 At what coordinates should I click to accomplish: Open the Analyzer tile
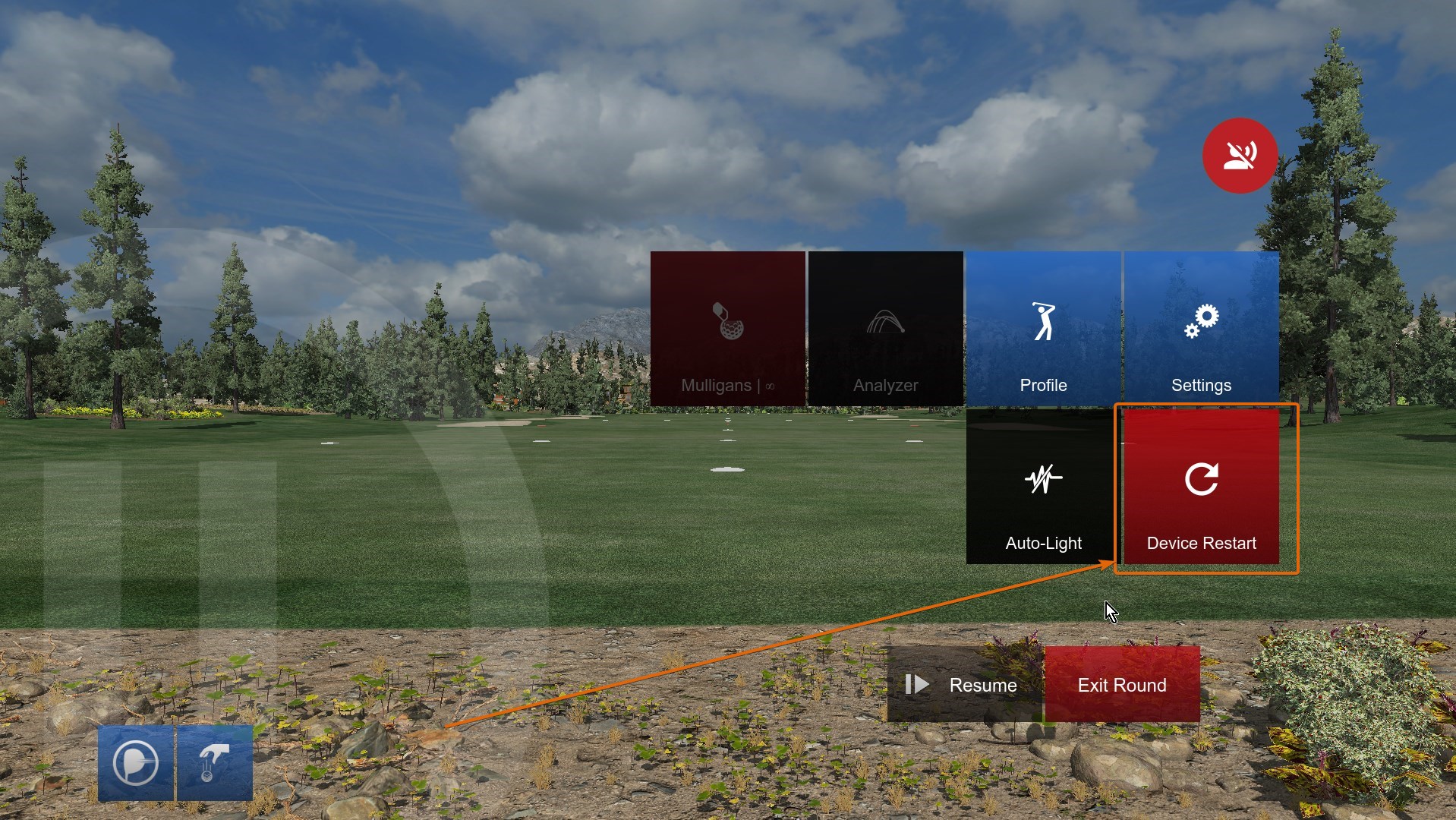tap(885, 329)
